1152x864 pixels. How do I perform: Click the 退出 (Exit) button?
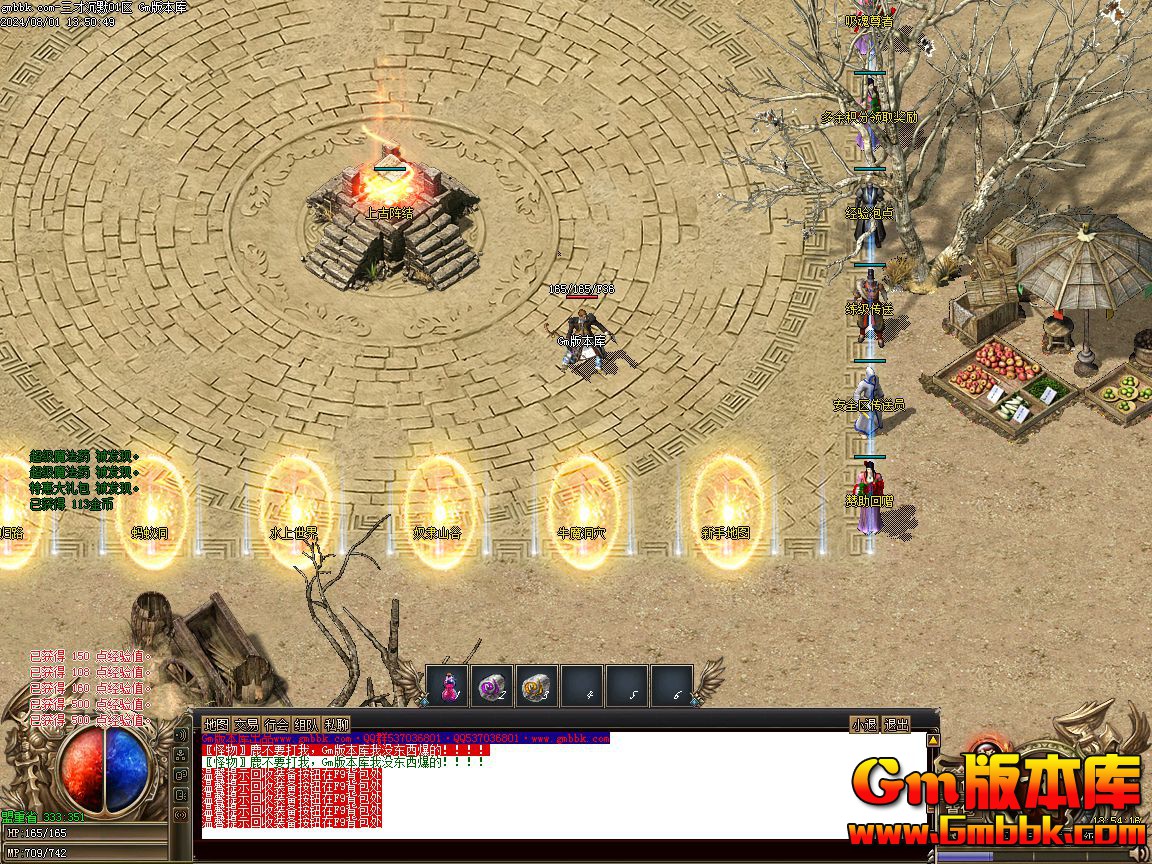897,724
